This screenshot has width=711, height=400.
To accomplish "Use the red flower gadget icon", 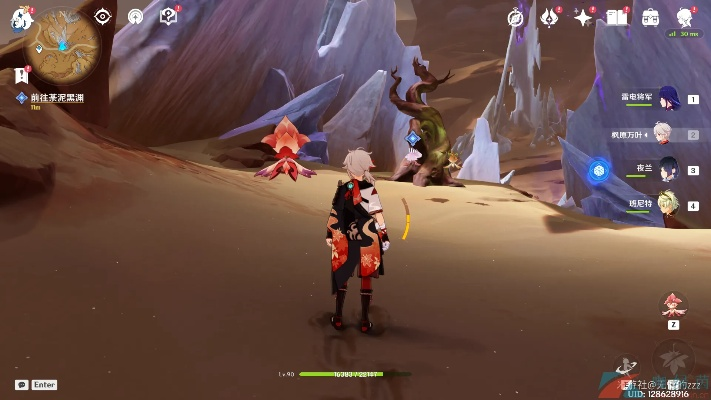I will click(674, 306).
